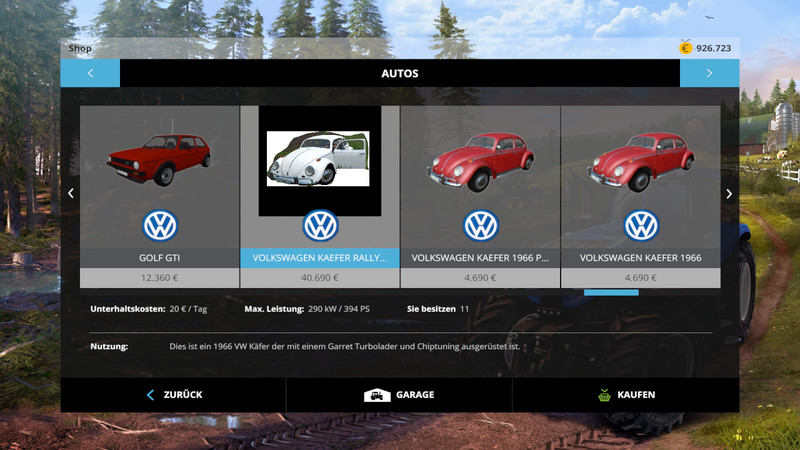Go to the next shop category
This screenshot has height=450, width=800.
[709, 73]
